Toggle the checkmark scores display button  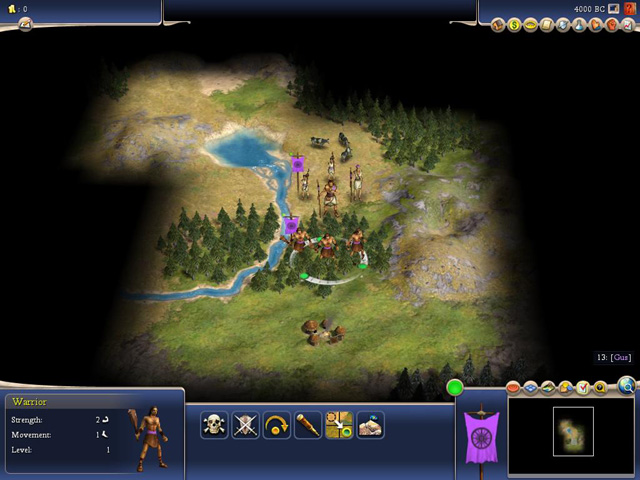click(x=582, y=387)
